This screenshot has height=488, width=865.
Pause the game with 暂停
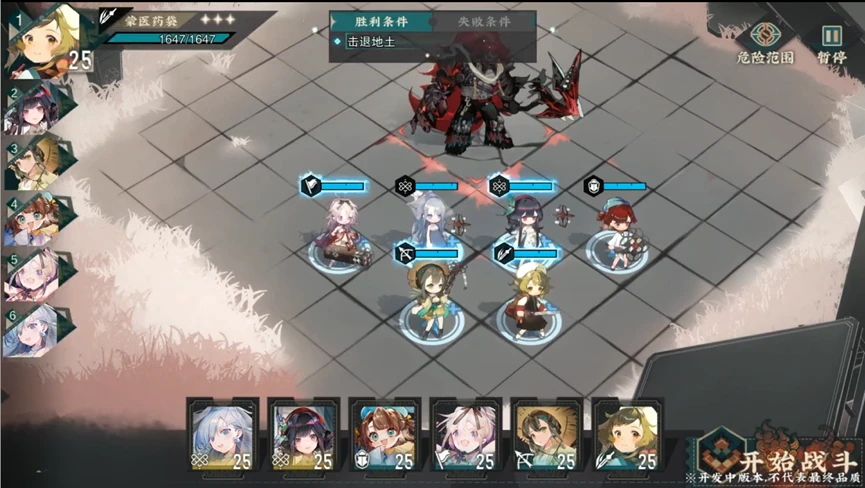(831, 43)
